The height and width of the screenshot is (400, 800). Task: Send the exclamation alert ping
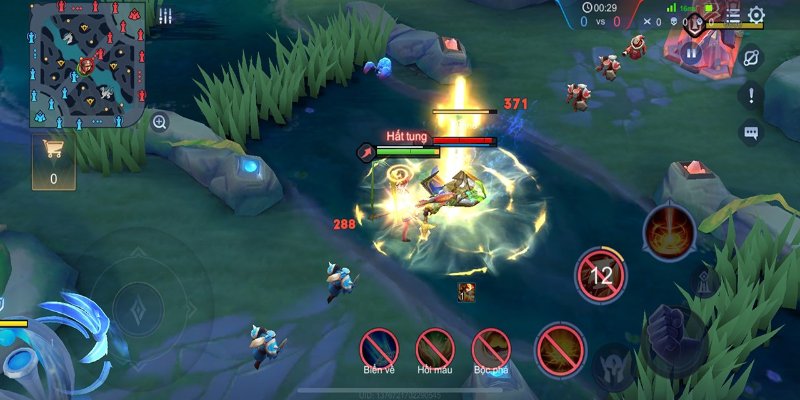point(751,96)
